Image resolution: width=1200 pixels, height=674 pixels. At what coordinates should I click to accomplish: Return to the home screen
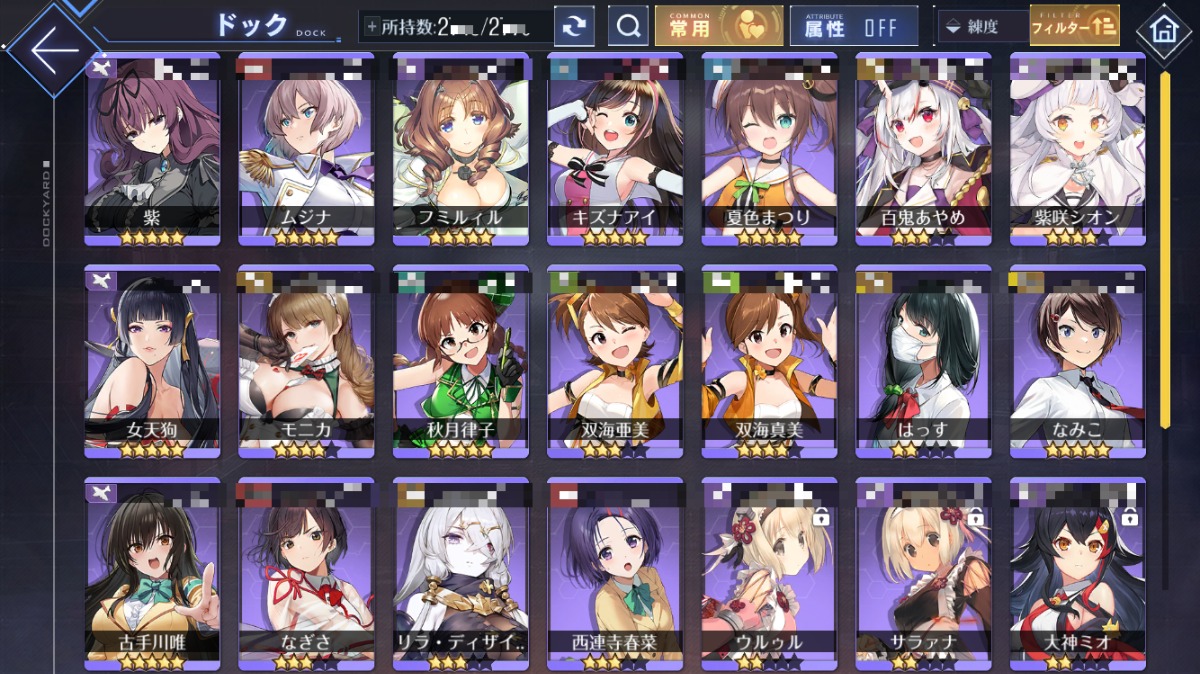1163,27
